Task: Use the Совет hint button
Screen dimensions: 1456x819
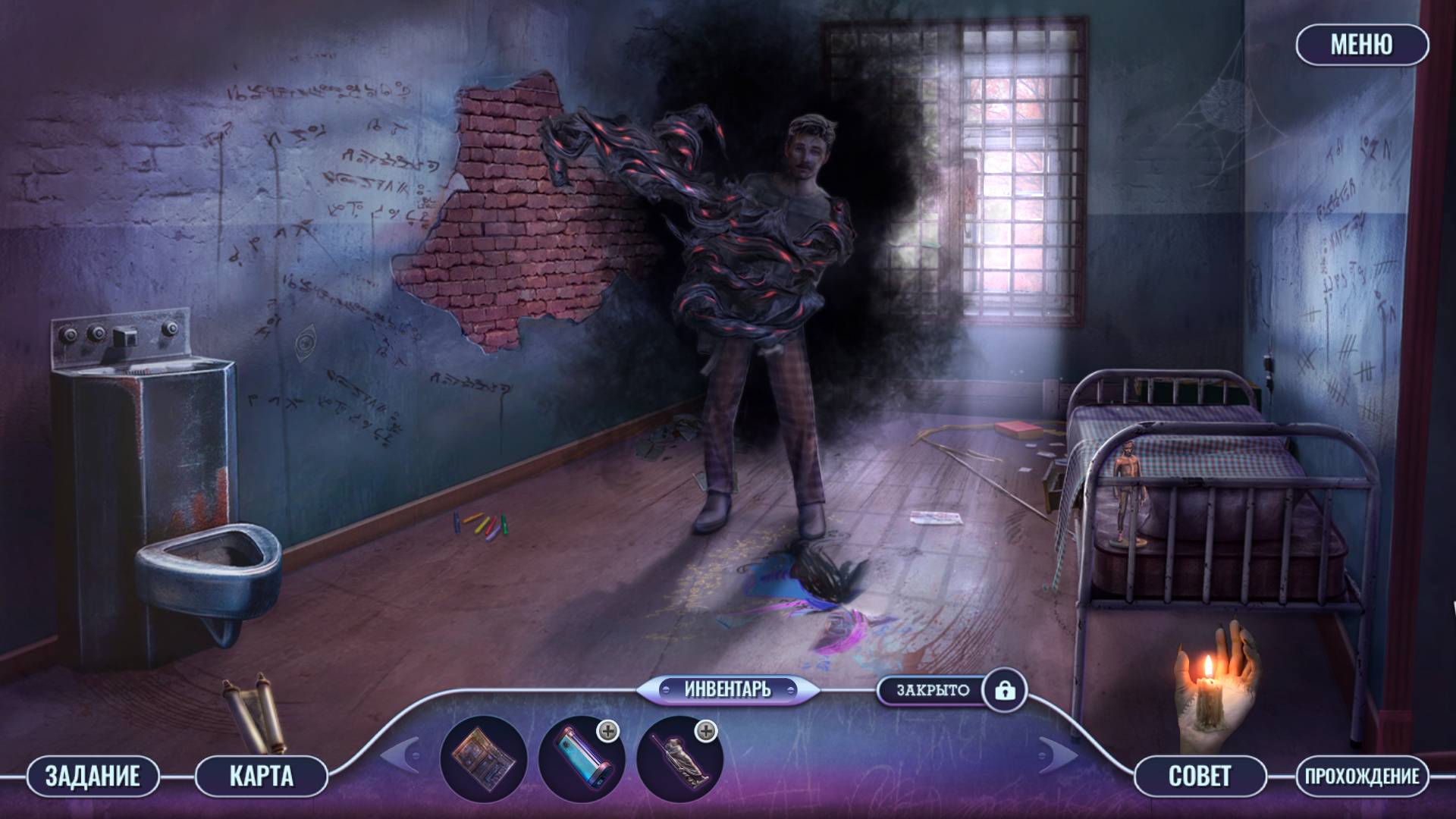Action: [x=1200, y=776]
